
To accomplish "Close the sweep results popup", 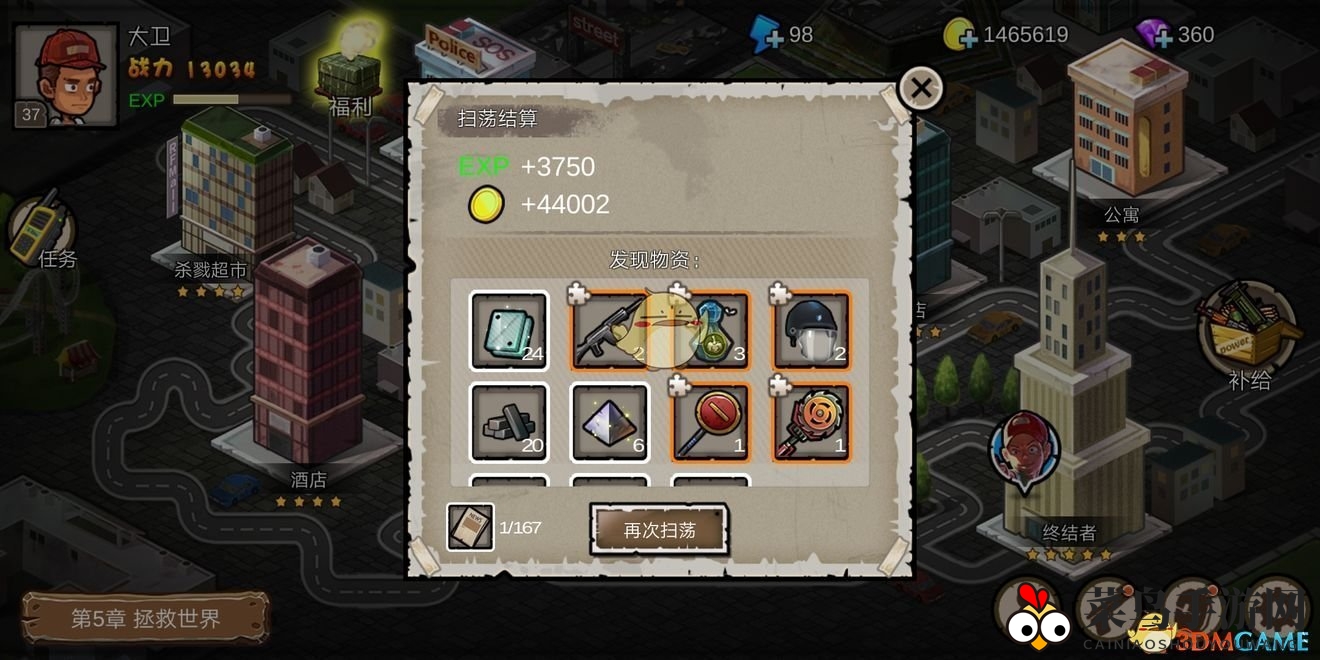I will pyautogui.click(x=920, y=89).
